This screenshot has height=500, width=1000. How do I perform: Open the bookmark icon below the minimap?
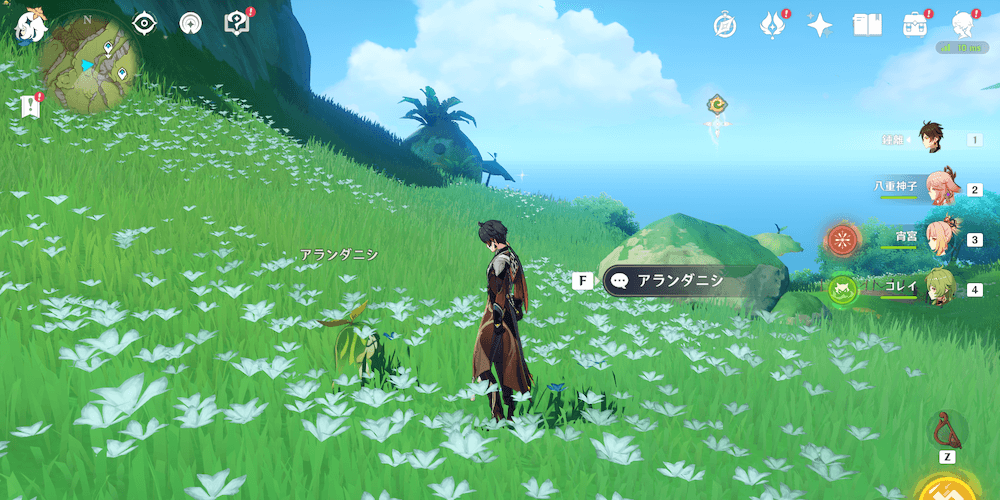click(29, 106)
